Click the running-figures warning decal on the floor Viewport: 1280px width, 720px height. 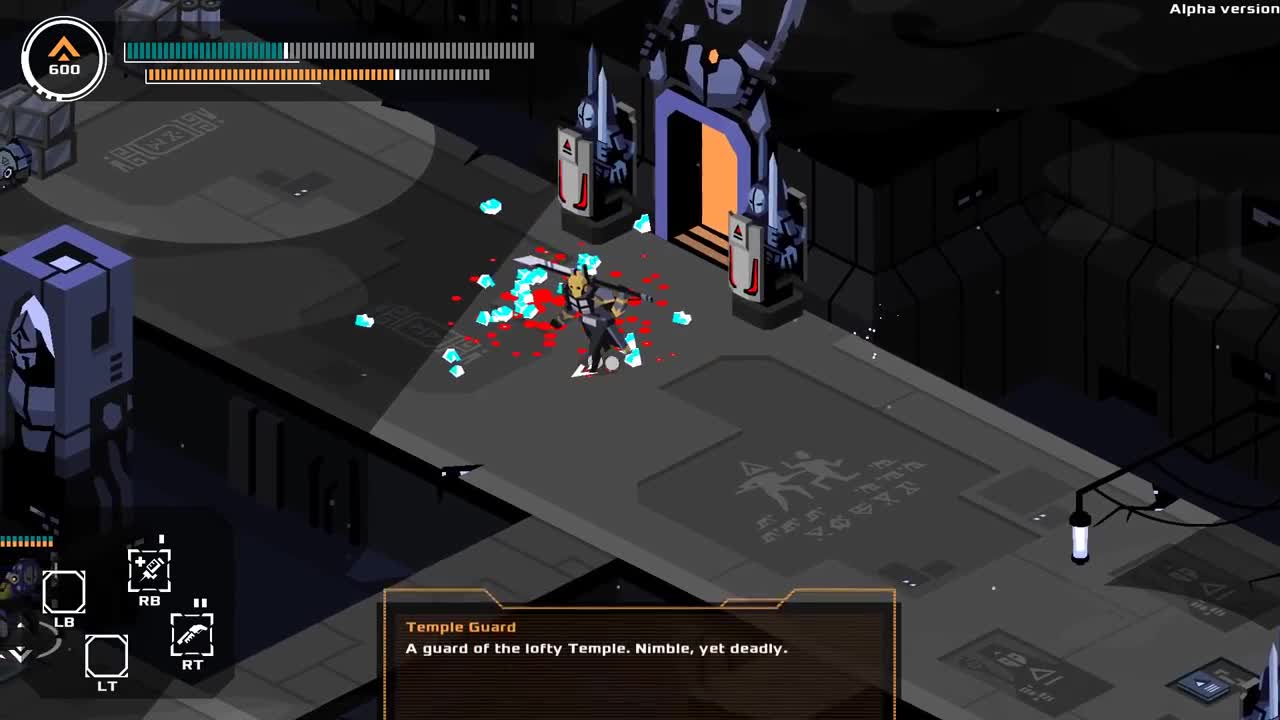click(x=790, y=480)
